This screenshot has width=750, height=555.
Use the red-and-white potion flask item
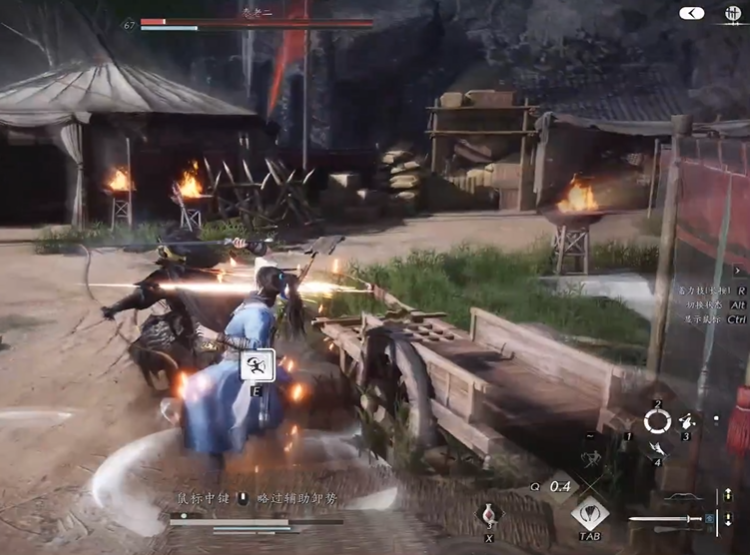point(489,516)
